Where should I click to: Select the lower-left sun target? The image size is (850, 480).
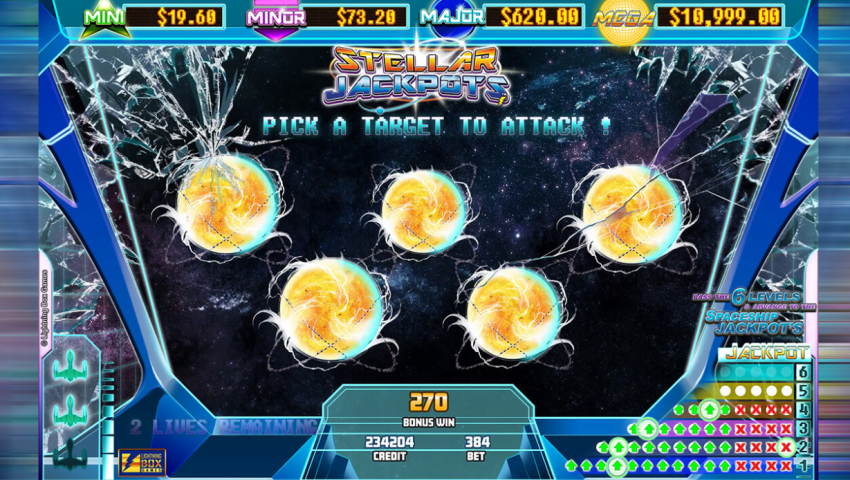(328, 307)
